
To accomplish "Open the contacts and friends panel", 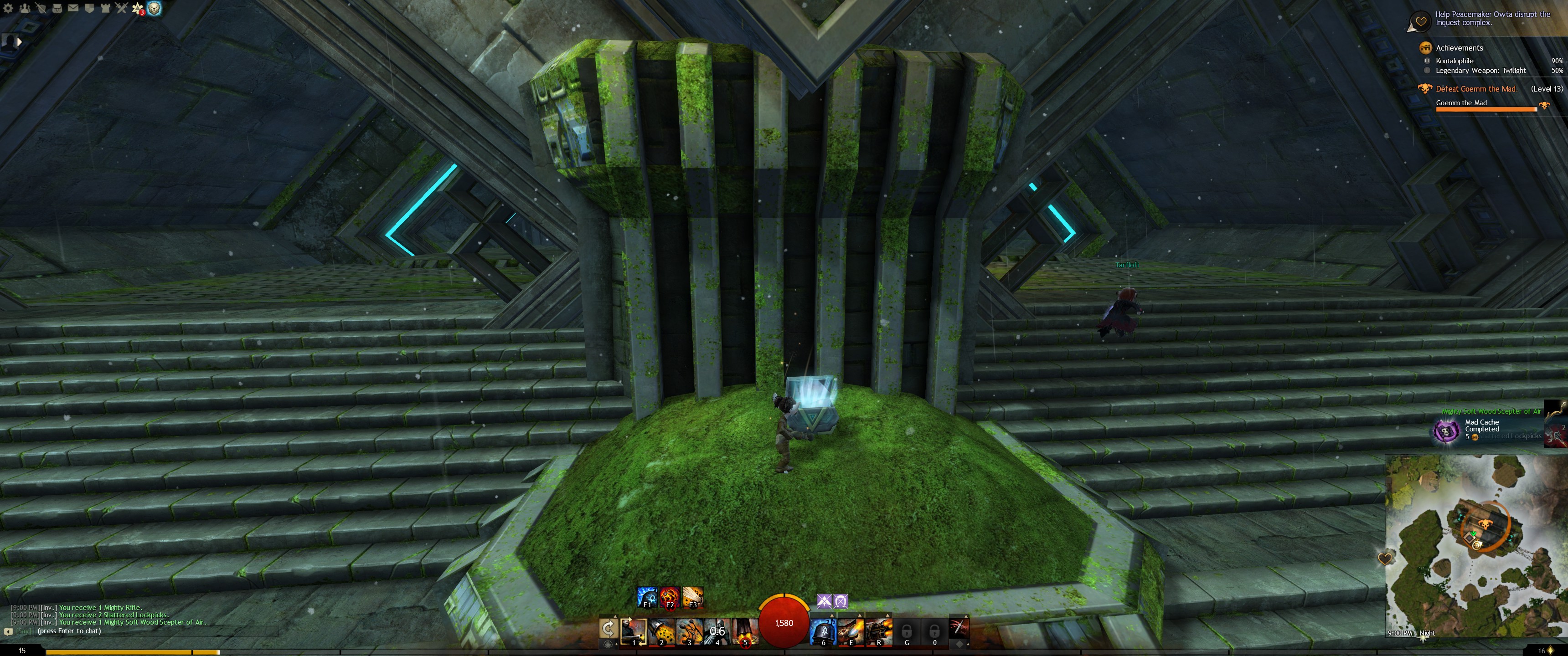I will 25,8.
